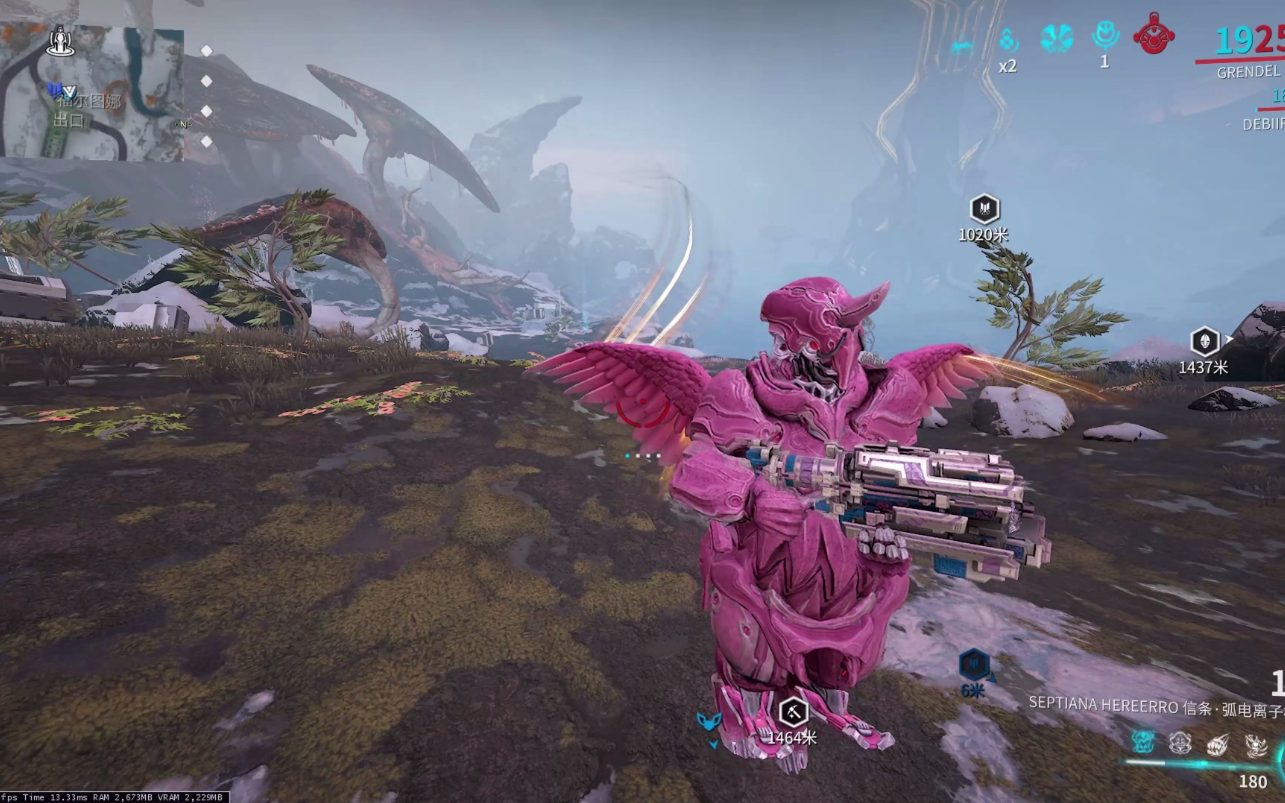Click the faint cyan arrow buff icon
1285x803 pixels.
point(962,45)
